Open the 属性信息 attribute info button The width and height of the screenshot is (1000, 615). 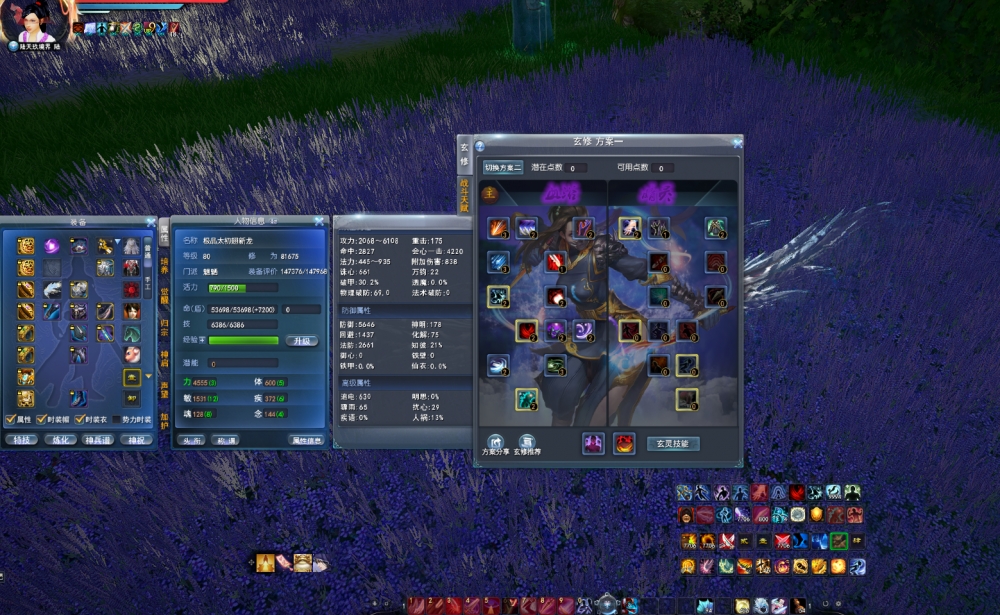306,439
